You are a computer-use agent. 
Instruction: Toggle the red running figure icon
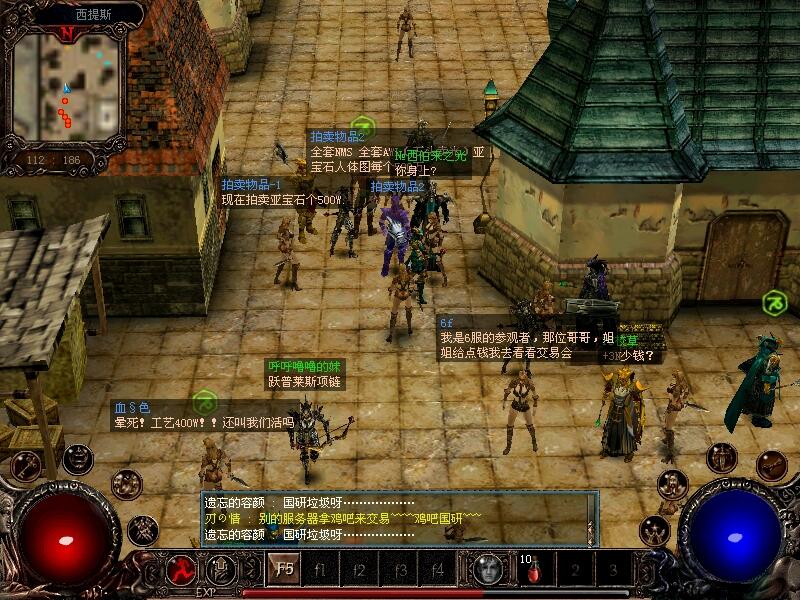tap(182, 569)
